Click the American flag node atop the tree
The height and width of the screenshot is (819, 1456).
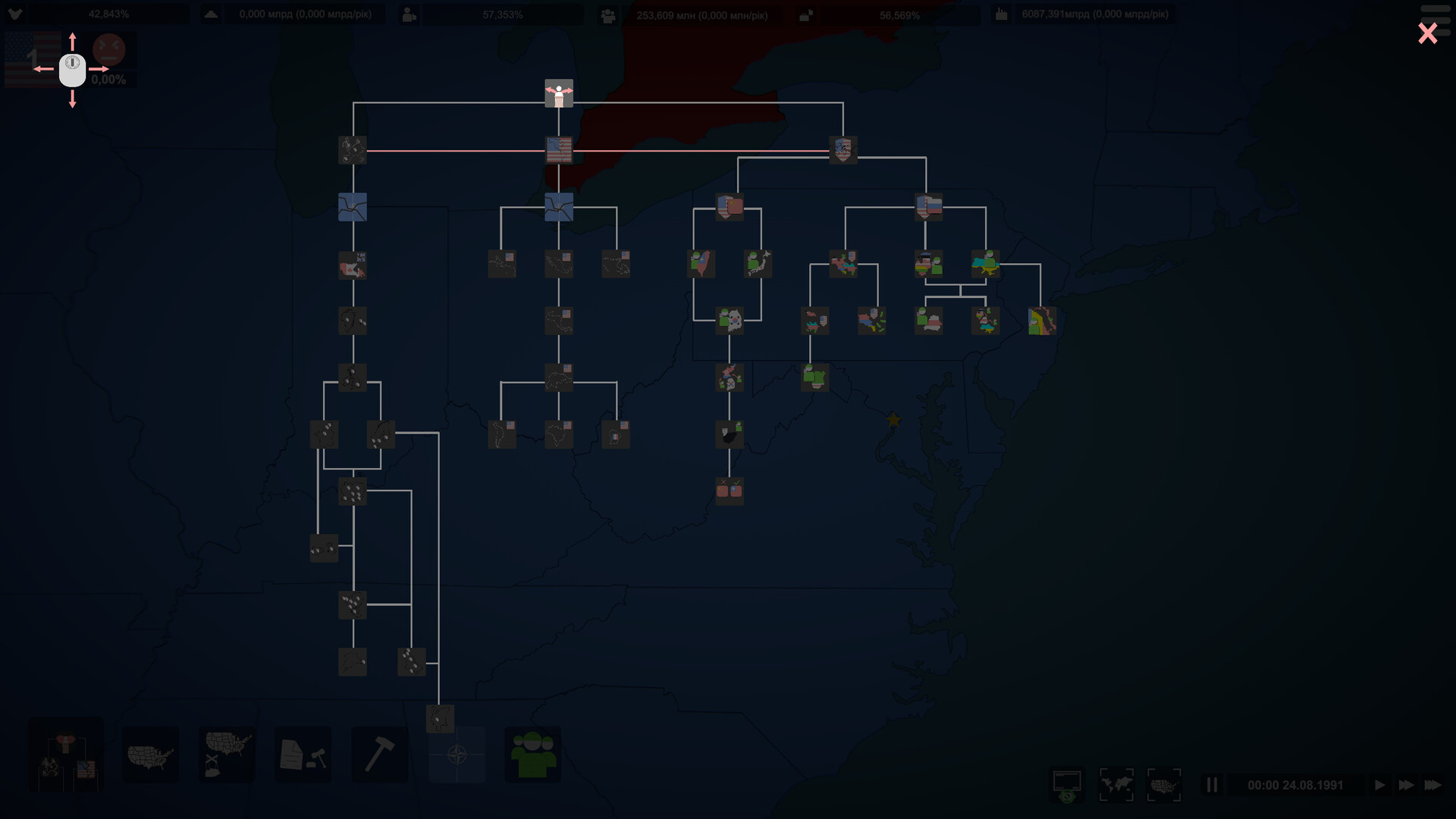[560, 149]
